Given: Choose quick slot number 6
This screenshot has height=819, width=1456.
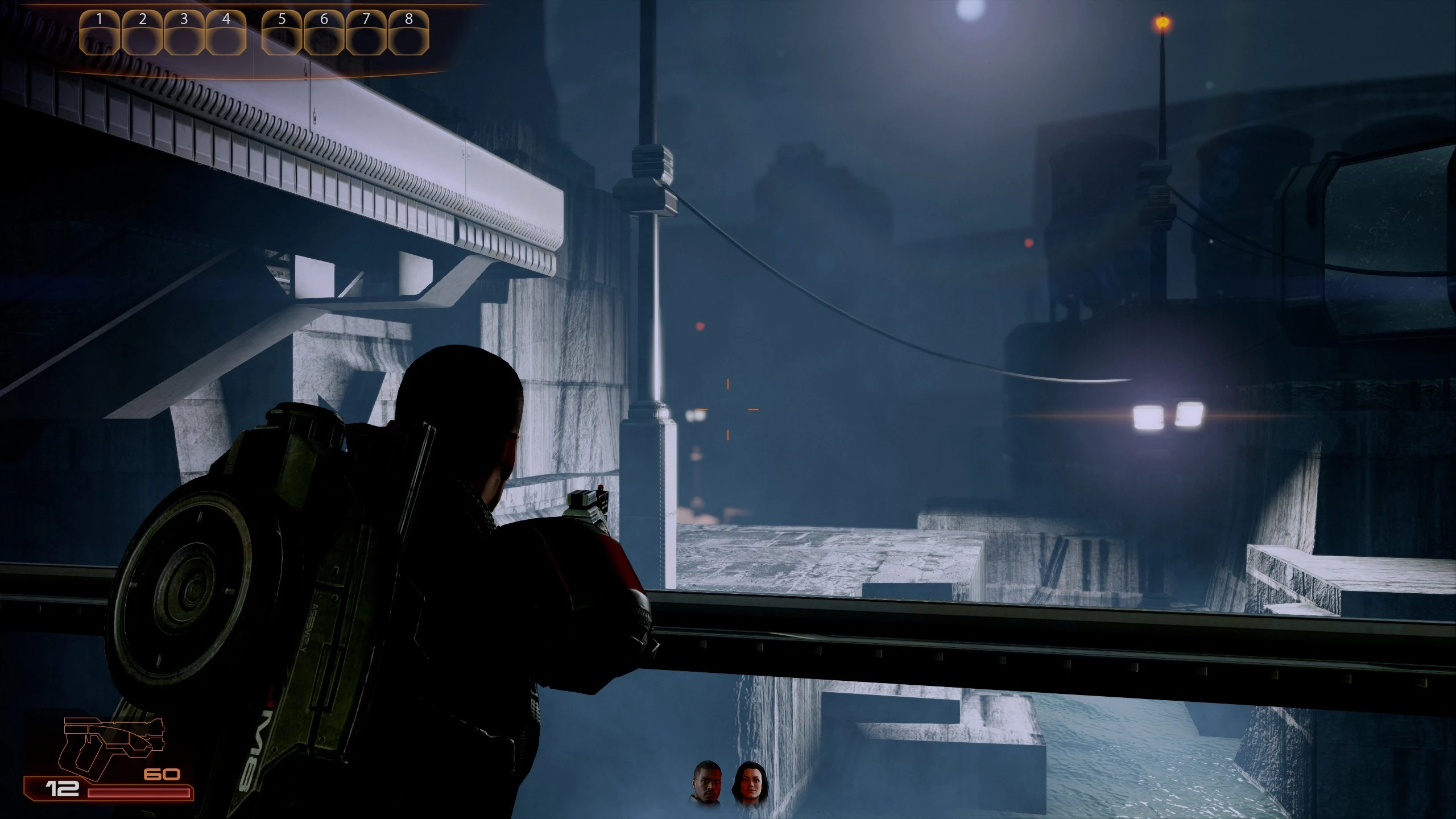Looking at the screenshot, I should (x=324, y=34).
